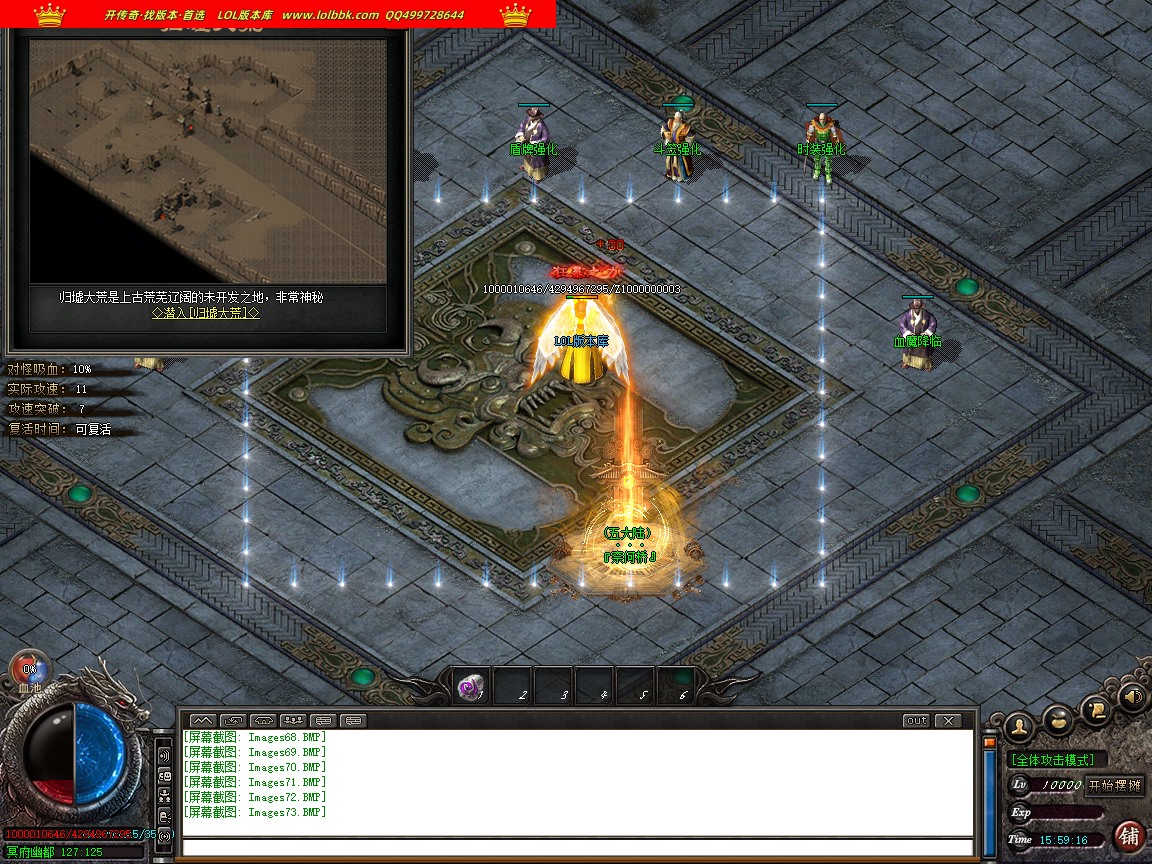Screen dimensions: 1152x864
Task: Enter the 归墟大荒 map via the link
Action: pos(206,312)
